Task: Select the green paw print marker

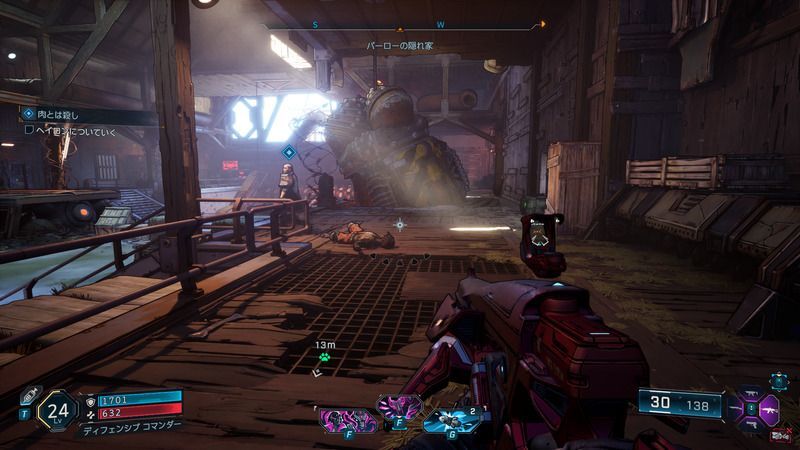Action: [x=324, y=359]
